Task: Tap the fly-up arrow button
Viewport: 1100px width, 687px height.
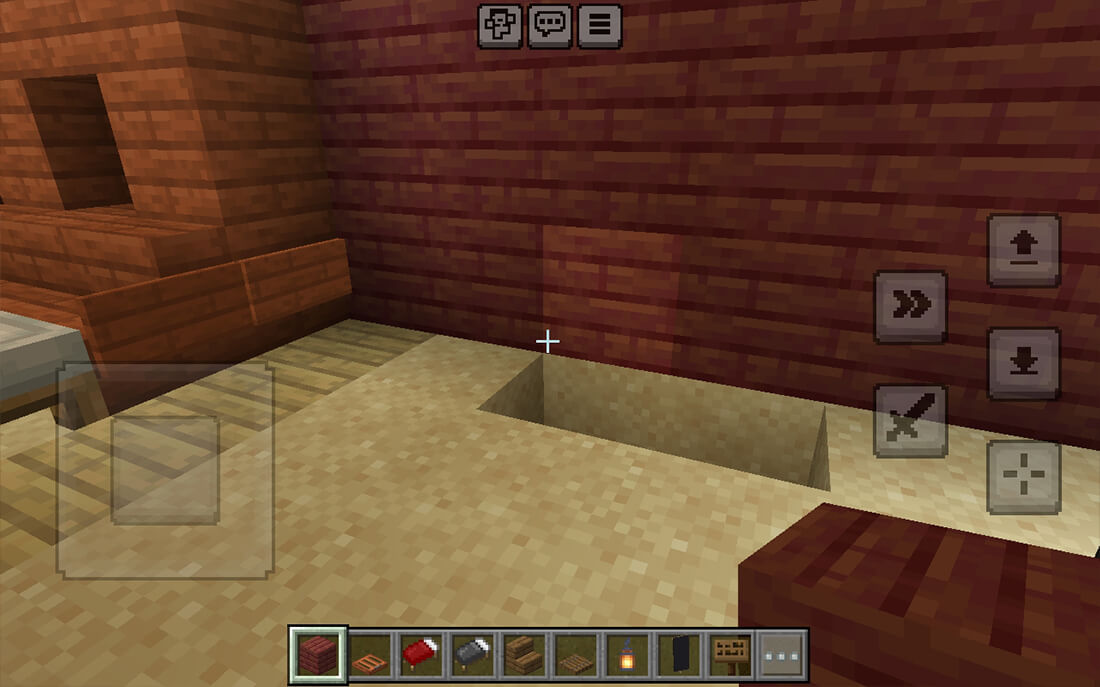Action: tap(1024, 251)
